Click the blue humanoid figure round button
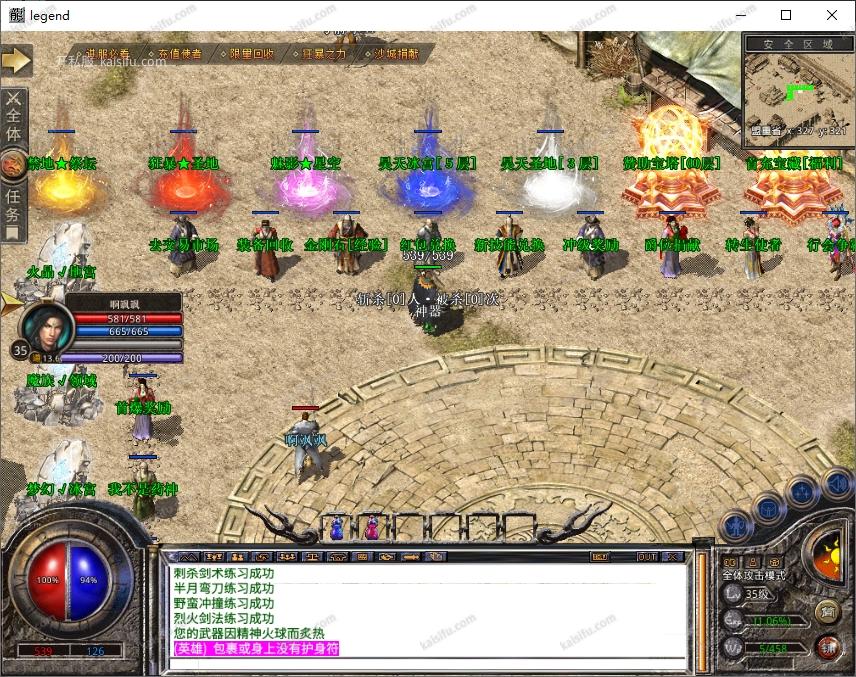856x677 pixels. click(x=737, y=523)
